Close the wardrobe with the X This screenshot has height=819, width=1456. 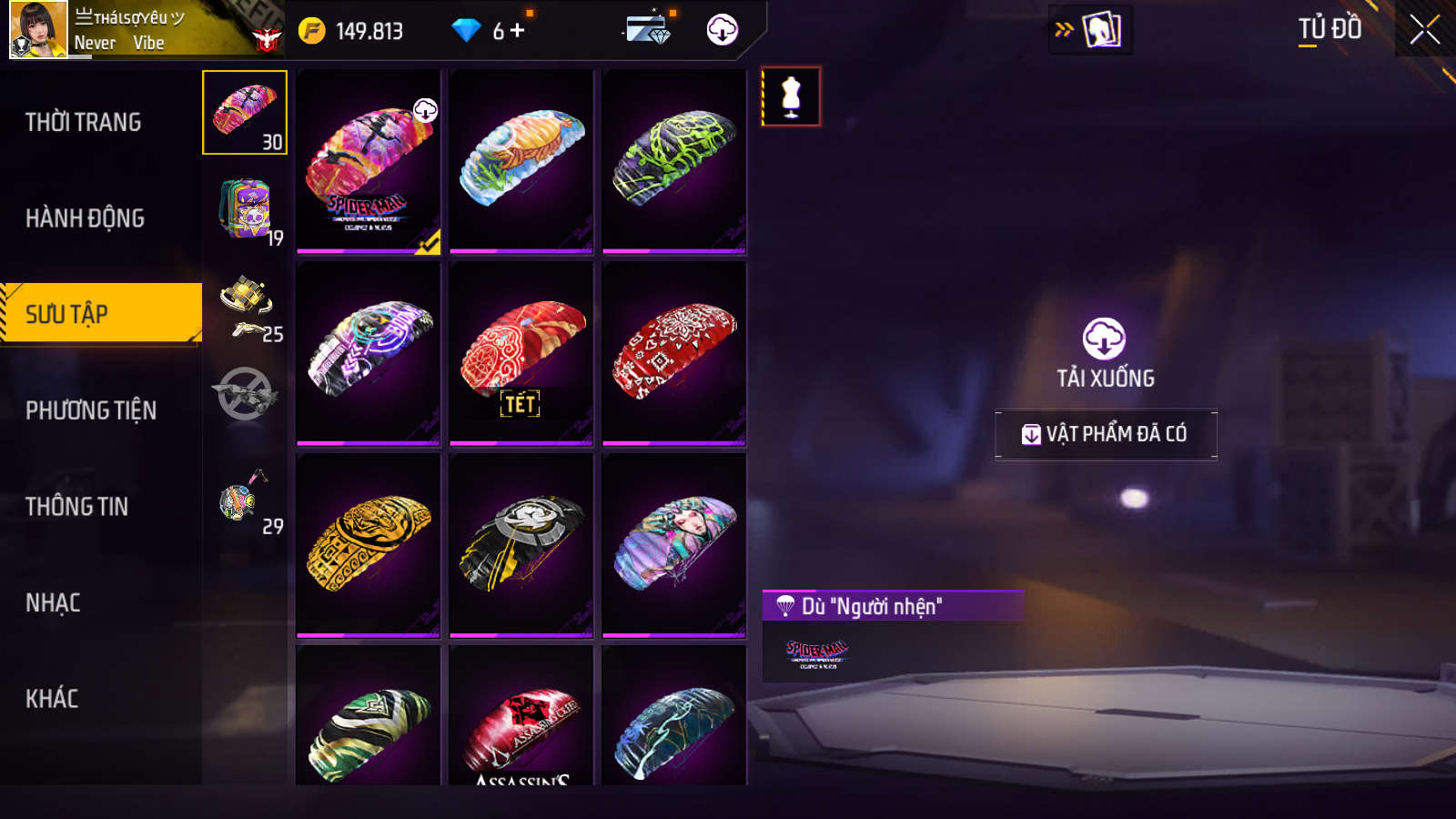[1424, 30]
